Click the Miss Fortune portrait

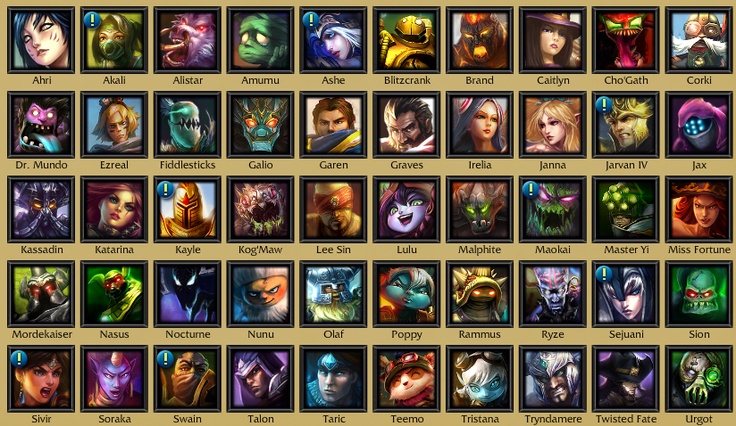tap(697, 209)
